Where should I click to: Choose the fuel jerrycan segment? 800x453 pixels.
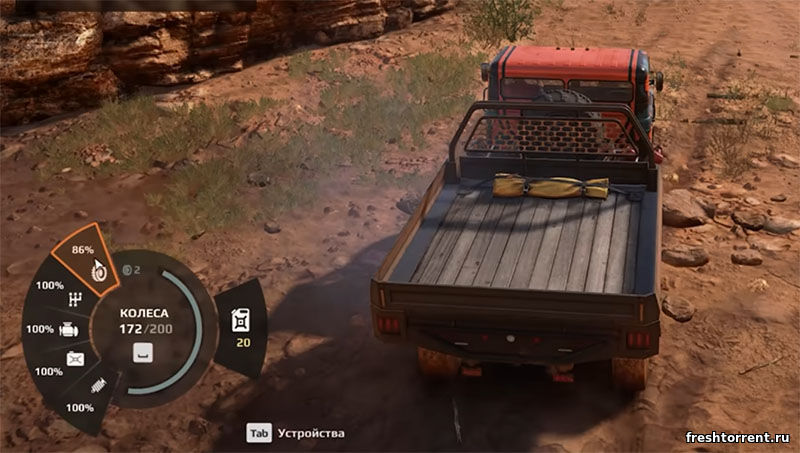[241, 327]
